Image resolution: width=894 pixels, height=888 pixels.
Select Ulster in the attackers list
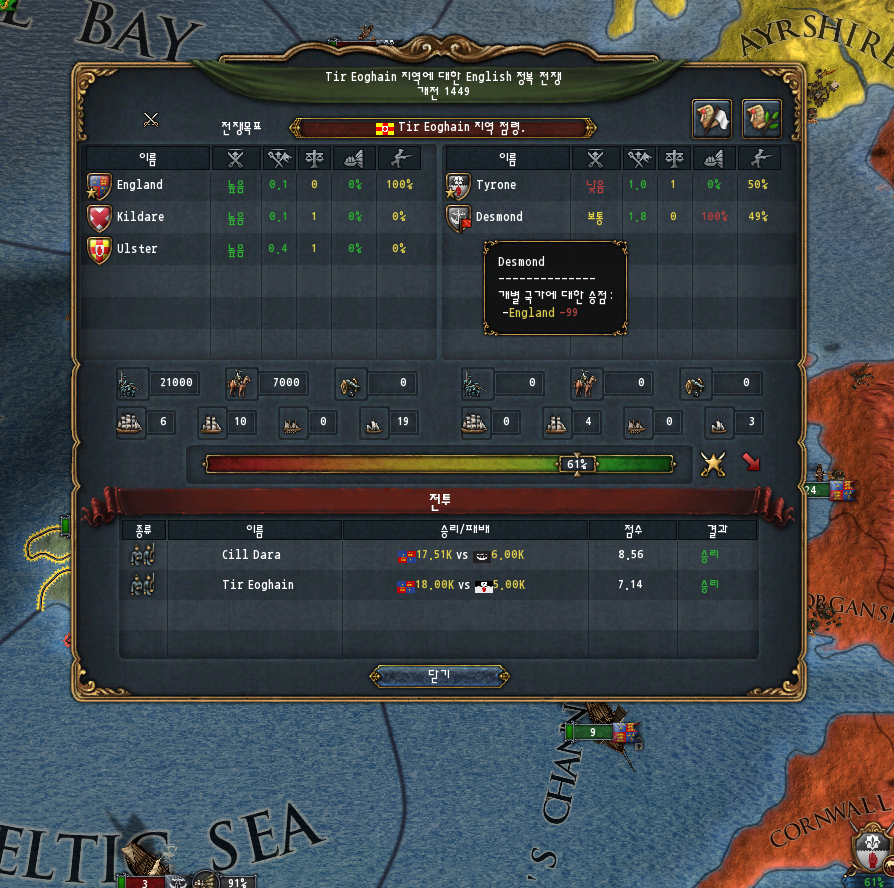coord(137,249)
